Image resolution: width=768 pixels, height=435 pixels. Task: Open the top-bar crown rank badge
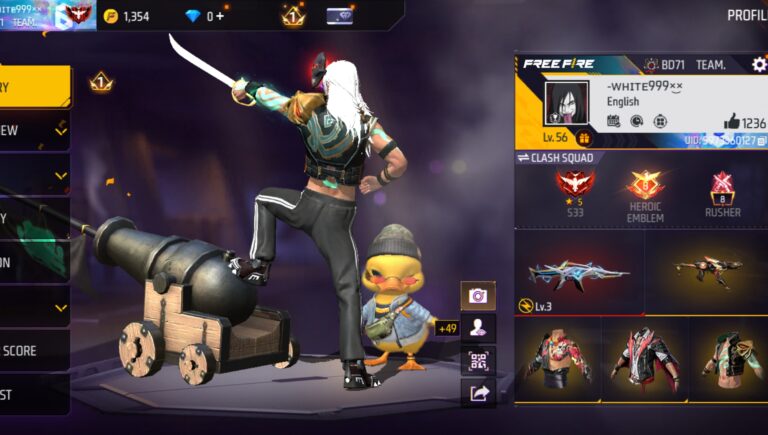(x=293, y=16)
